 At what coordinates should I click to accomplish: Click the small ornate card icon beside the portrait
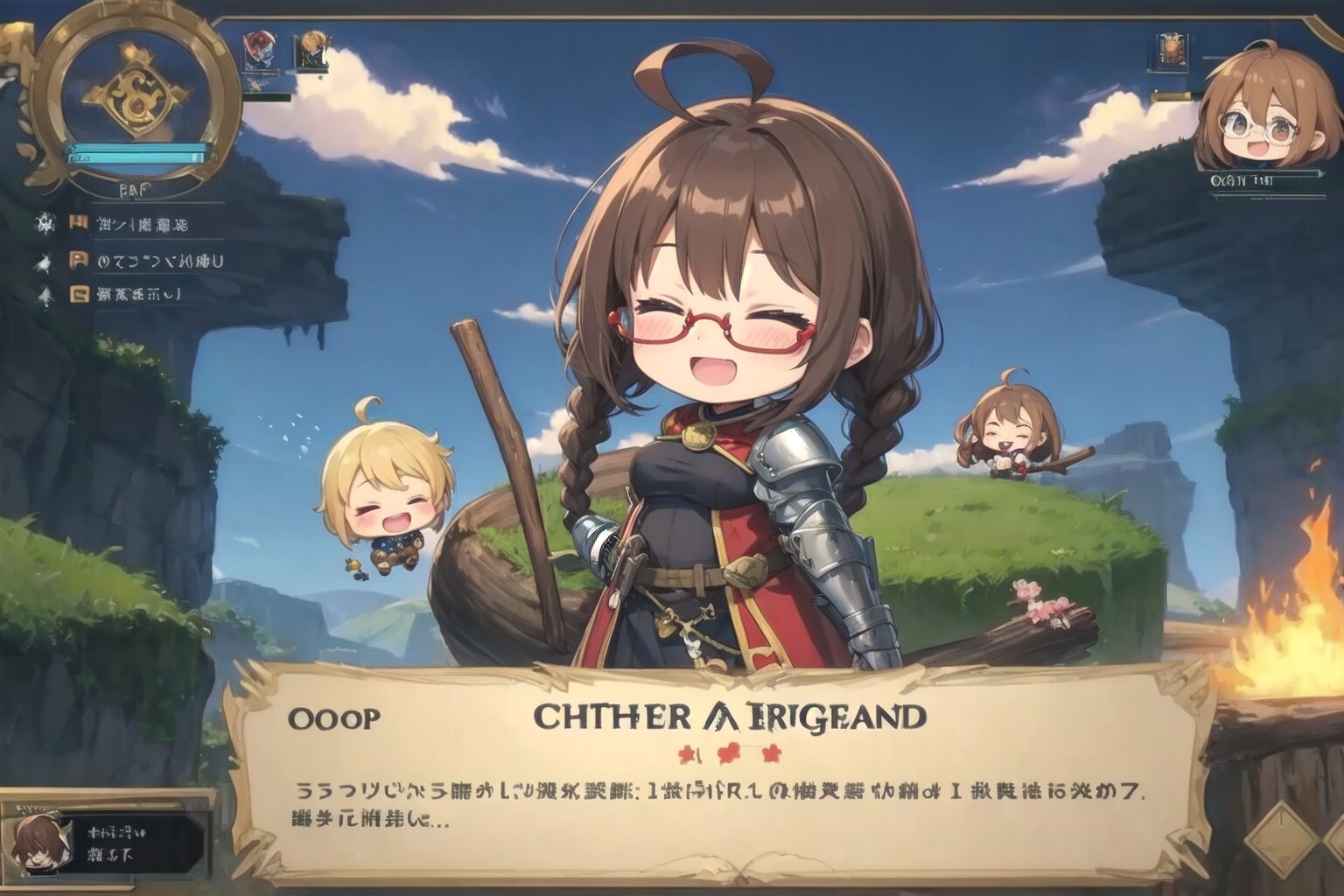[x=1170, y=52]
